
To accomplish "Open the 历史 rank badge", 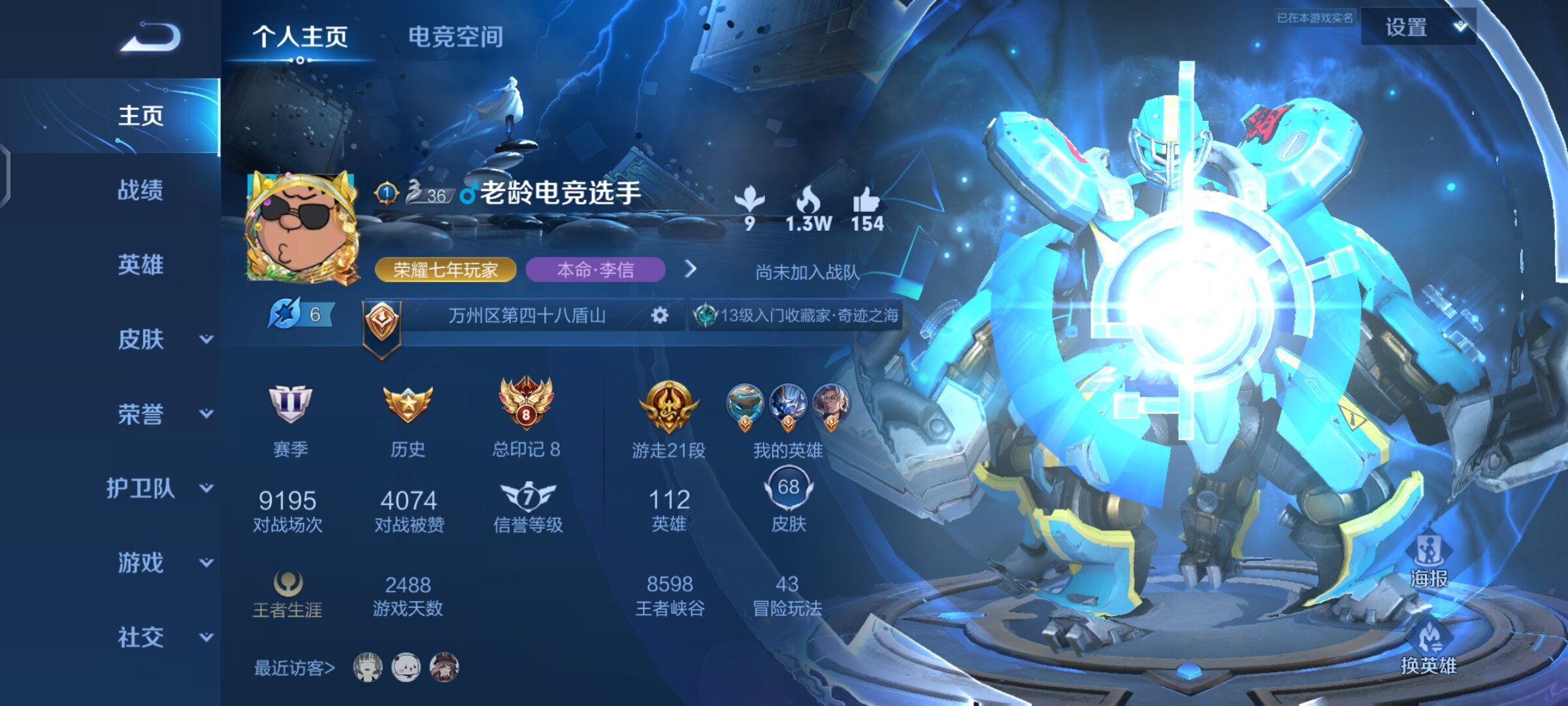I will point(408,405).
